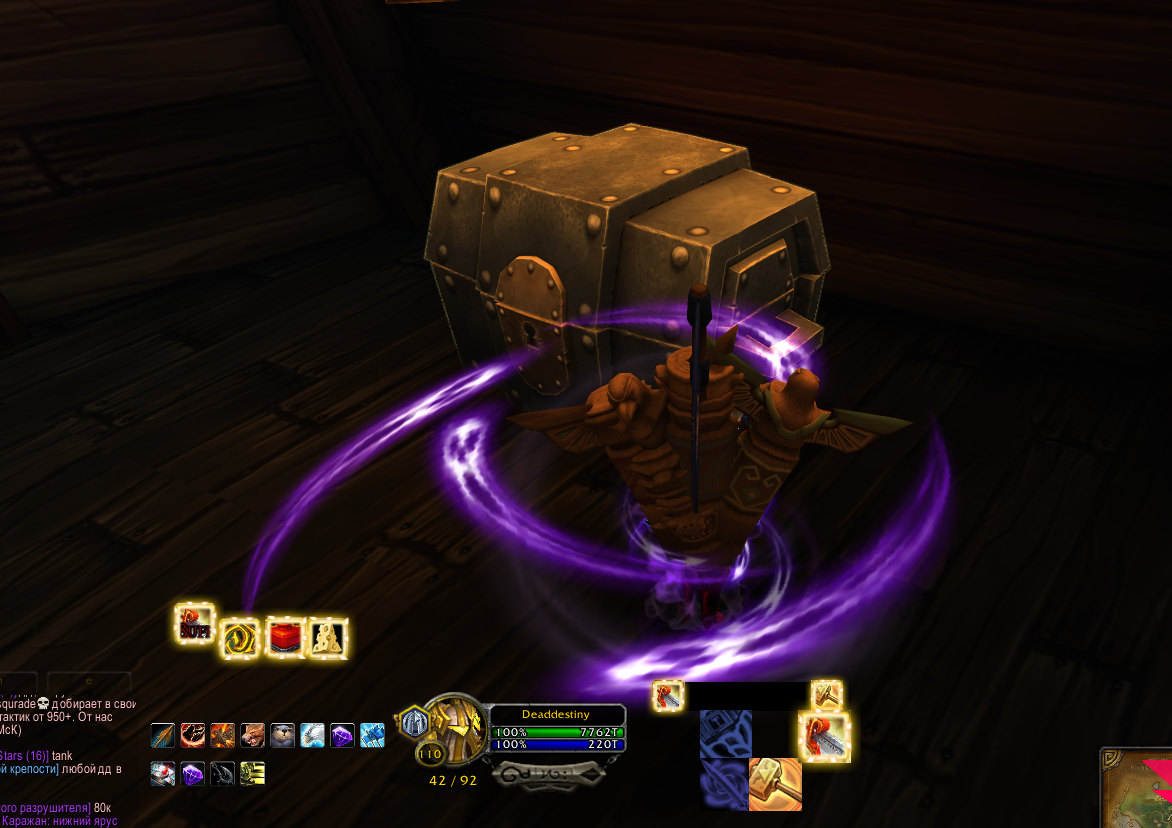Image resolution: width=1172 pixels, height=828 pixels.
Task: Select the dark claw buff icon
Action: (223, 773)
